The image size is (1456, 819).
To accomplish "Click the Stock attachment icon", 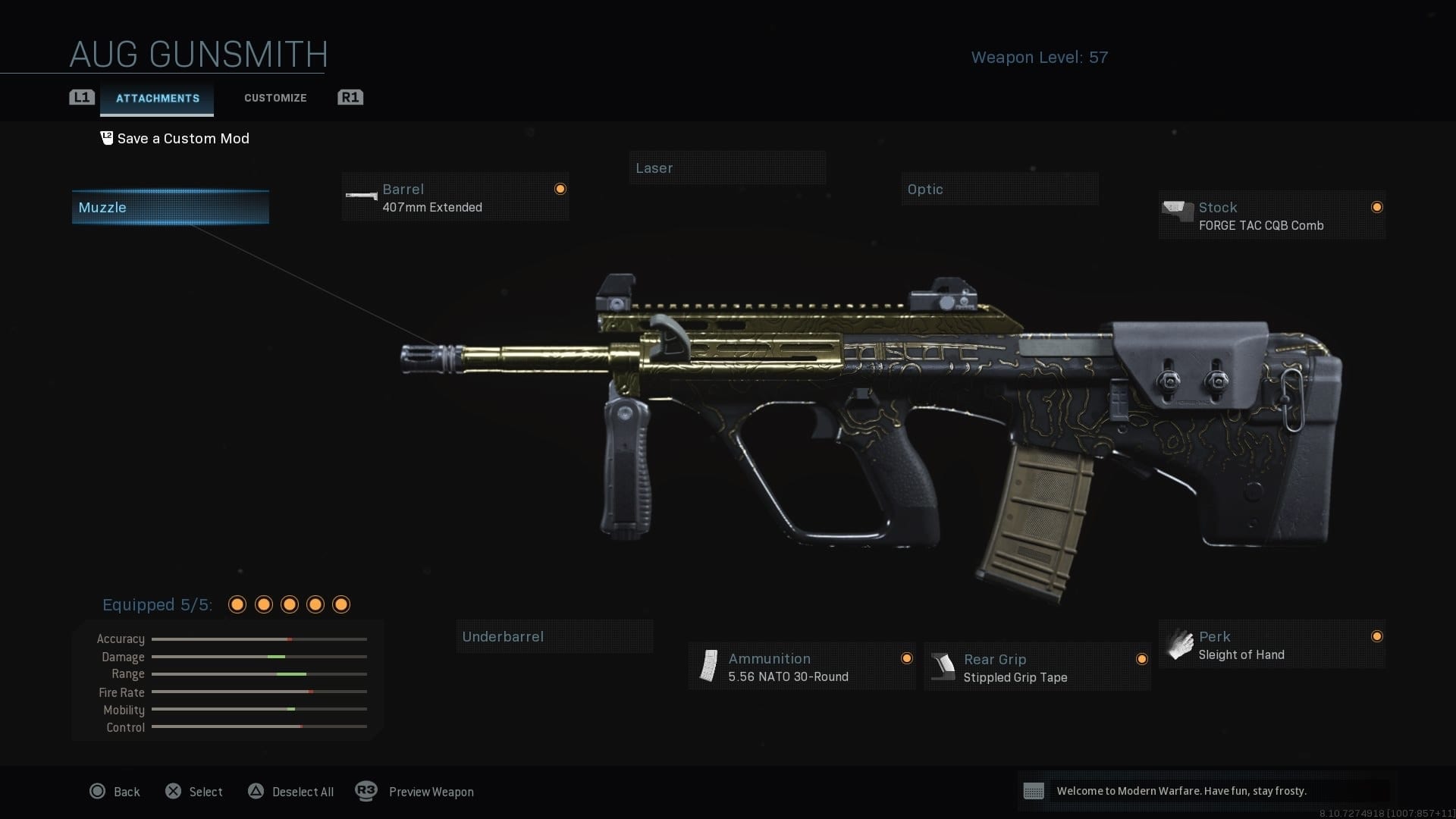I will coord(1176,209).
